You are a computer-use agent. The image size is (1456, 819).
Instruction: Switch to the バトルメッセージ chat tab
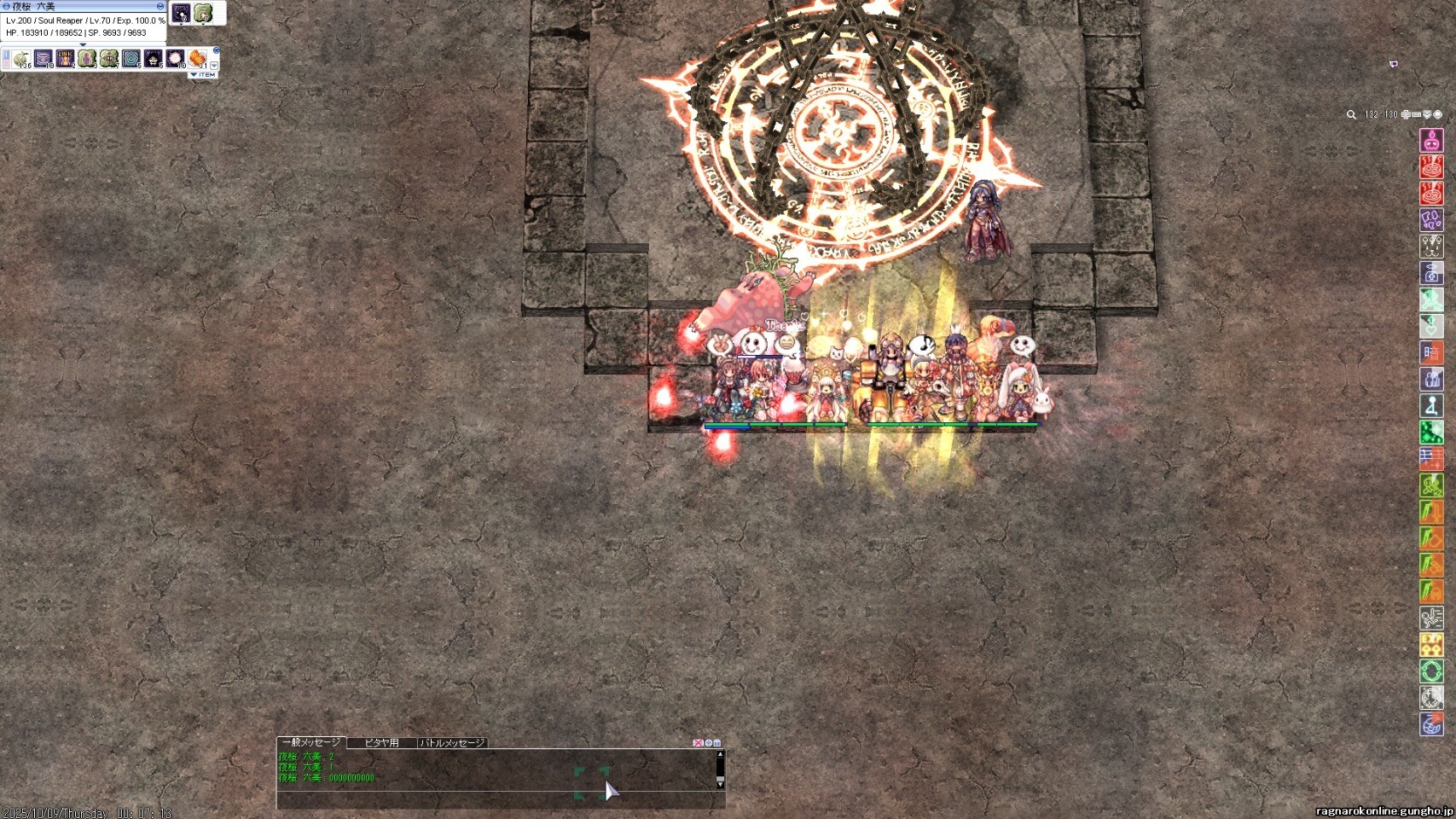tap(452, 743)
